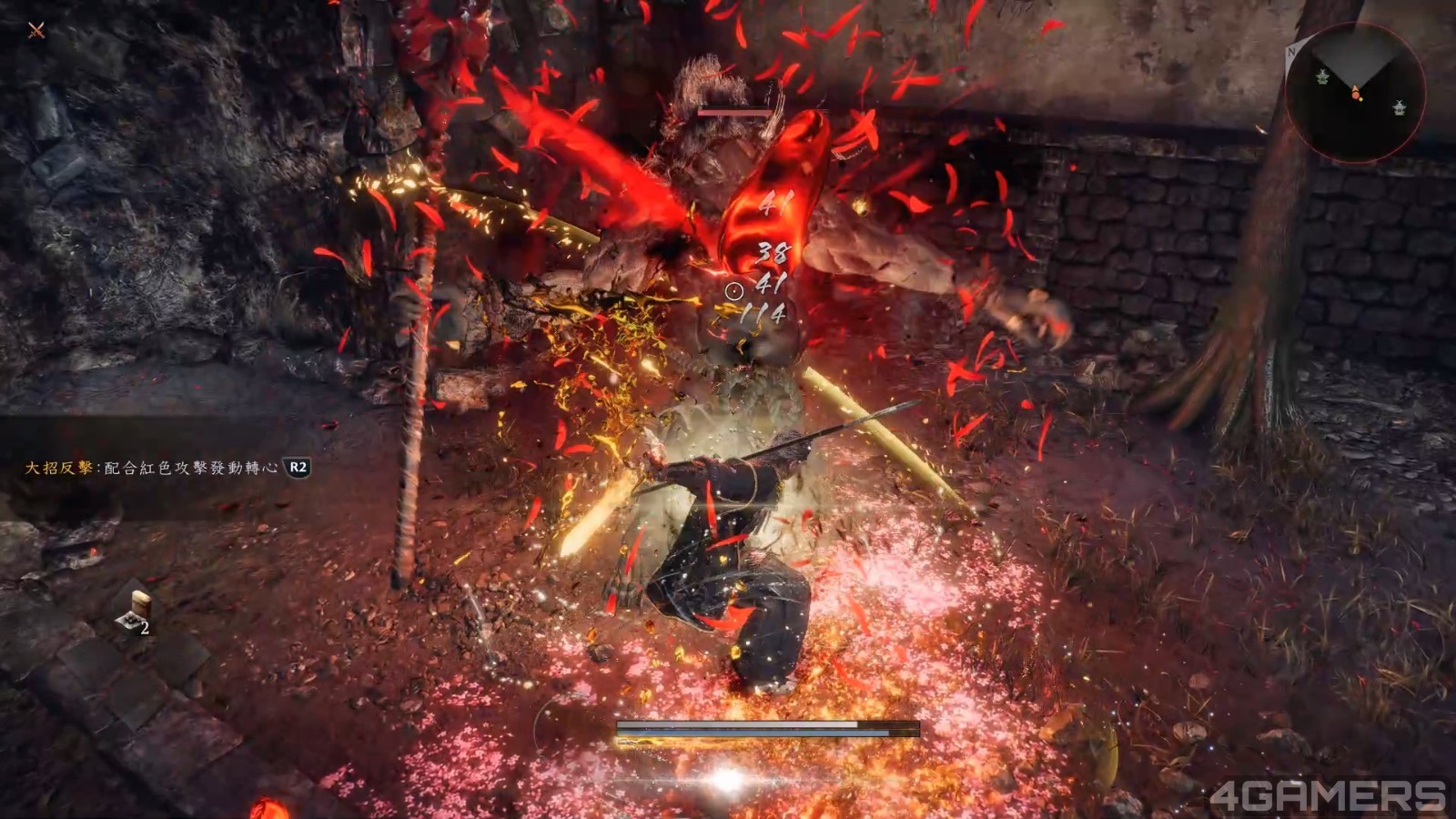Click the right shrine icon on the minimap
The image size is (1456, 819).
pyautogui.click(x=1399, y=108)
